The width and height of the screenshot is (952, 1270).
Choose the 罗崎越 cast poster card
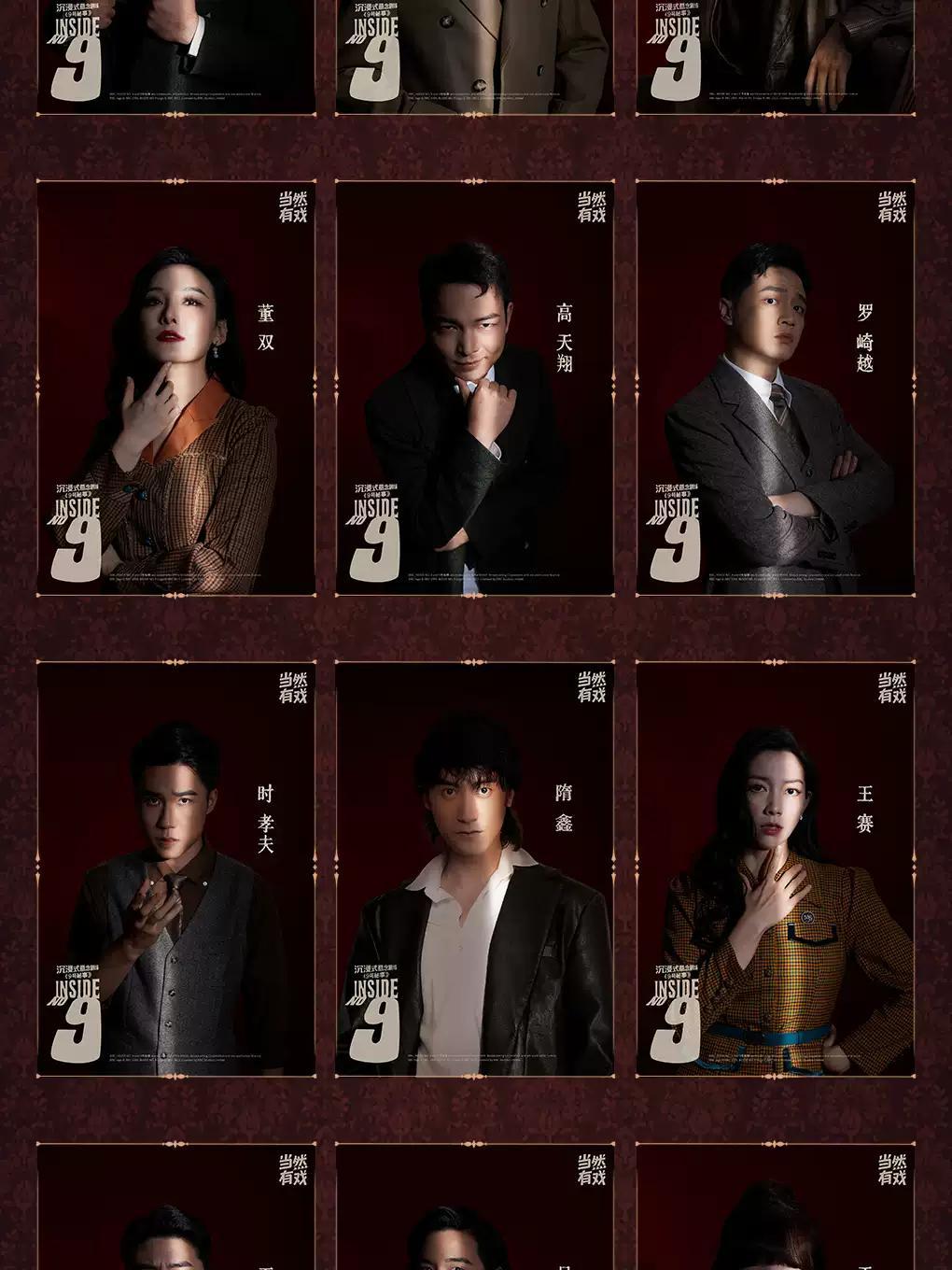pyautogui.click(x=775, y=388)
